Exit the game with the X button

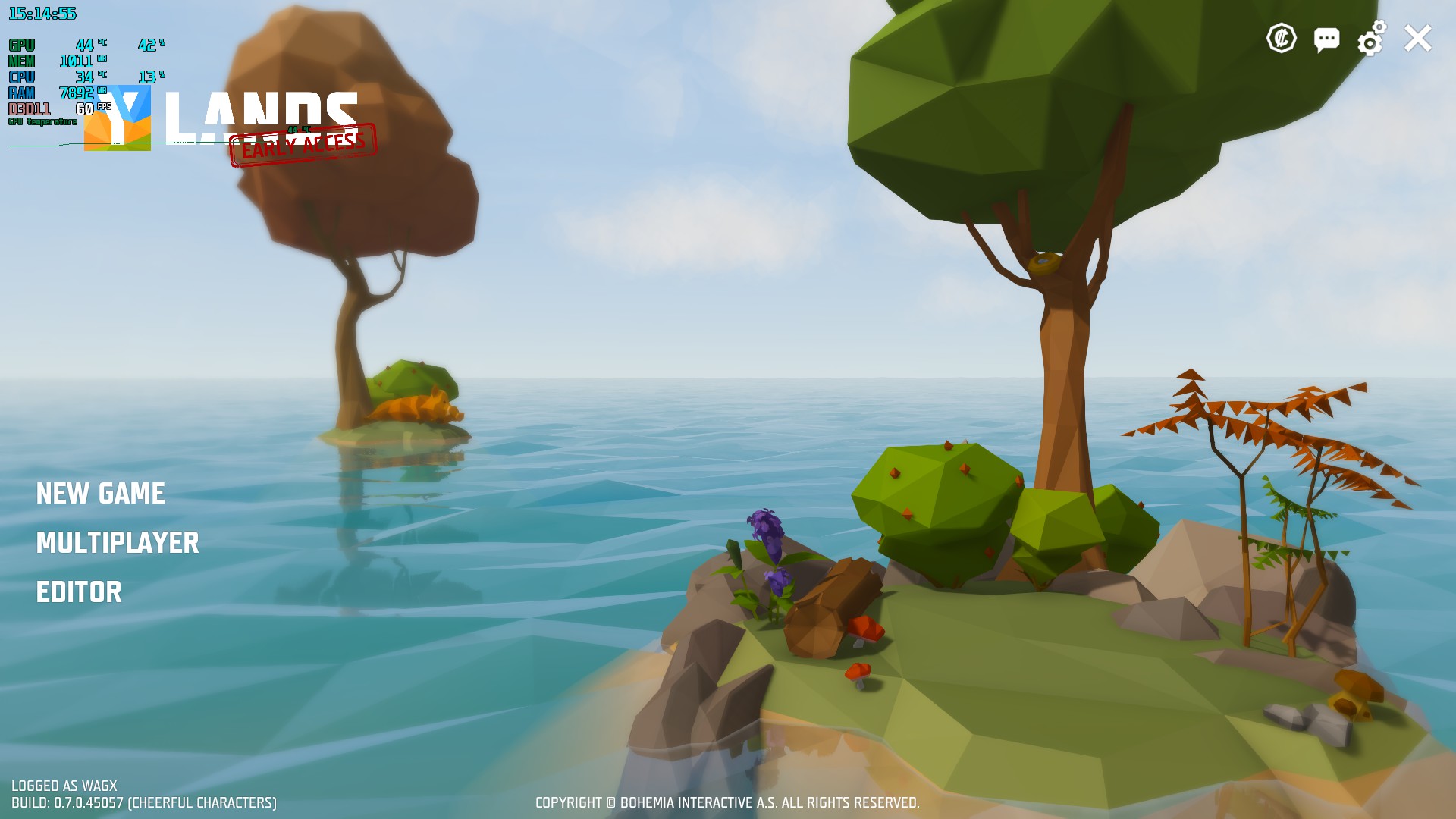[1417, 39]
